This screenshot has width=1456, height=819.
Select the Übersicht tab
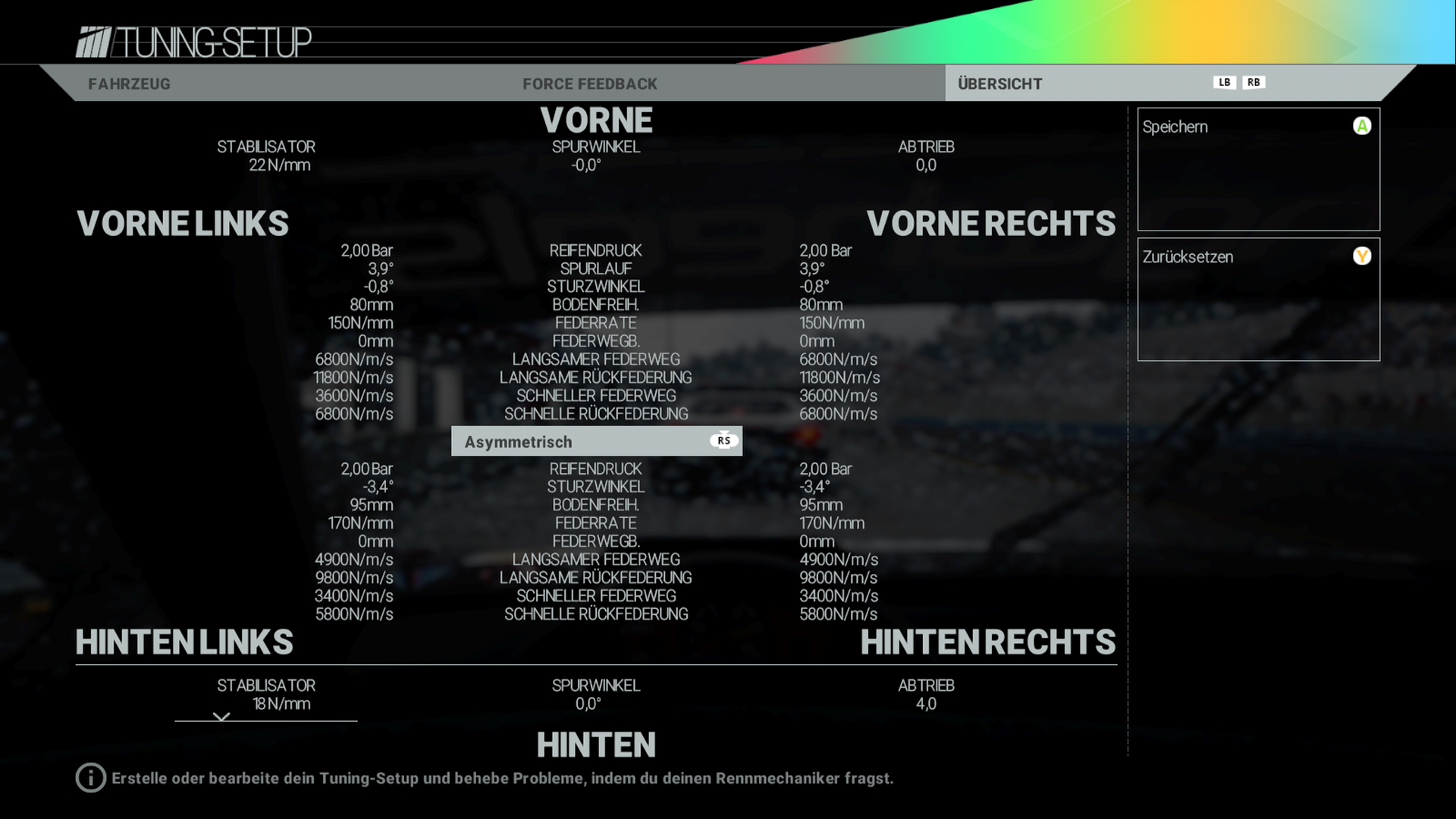point(999,83)
